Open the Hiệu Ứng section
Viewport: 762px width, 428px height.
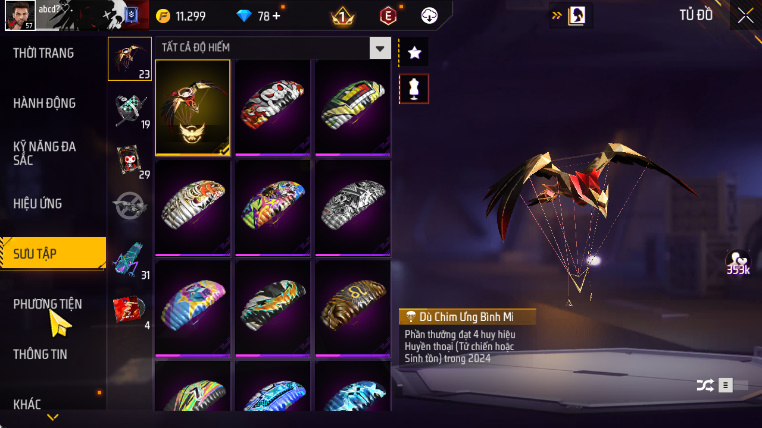38,203
